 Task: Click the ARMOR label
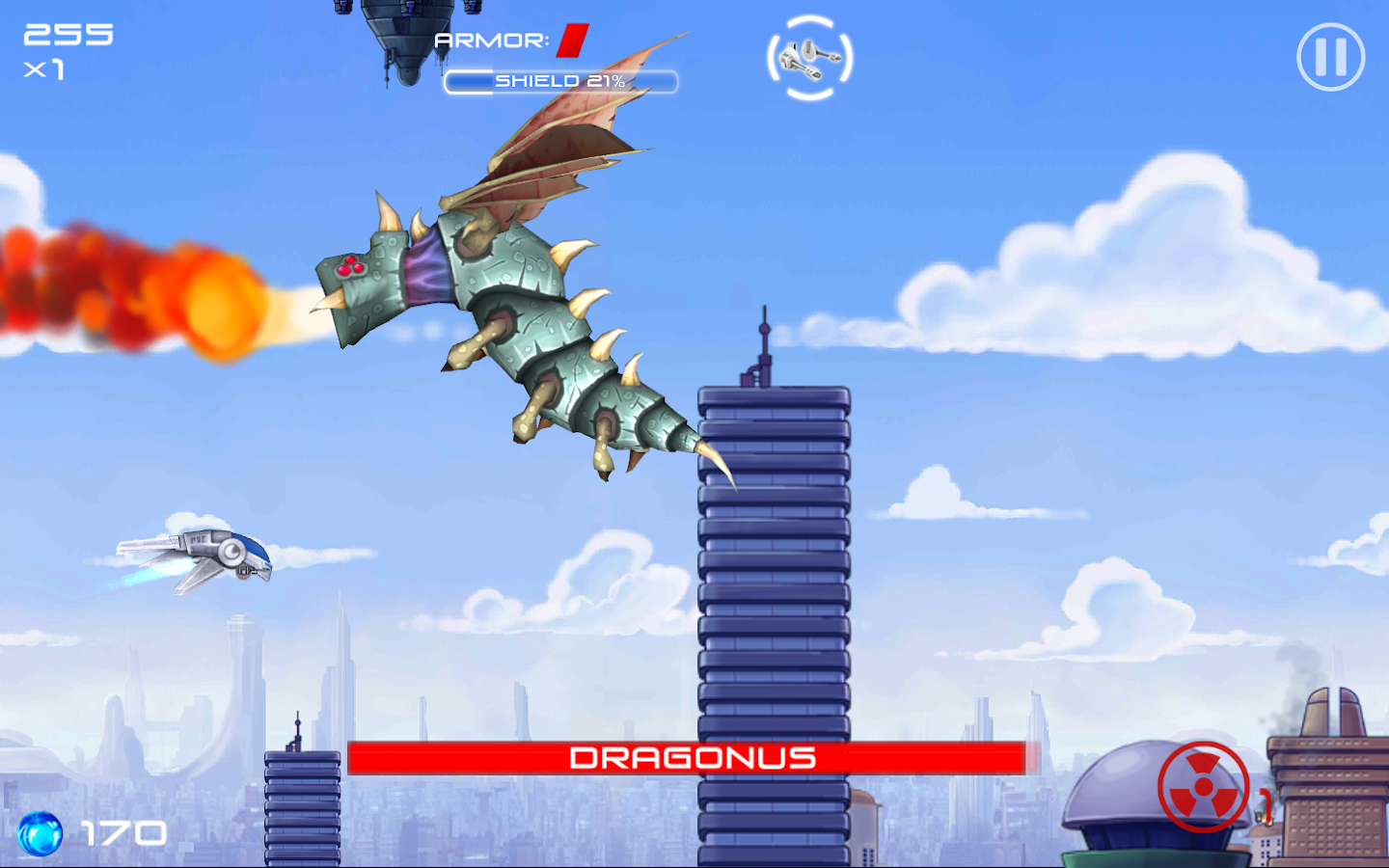[x=490, y=41]
